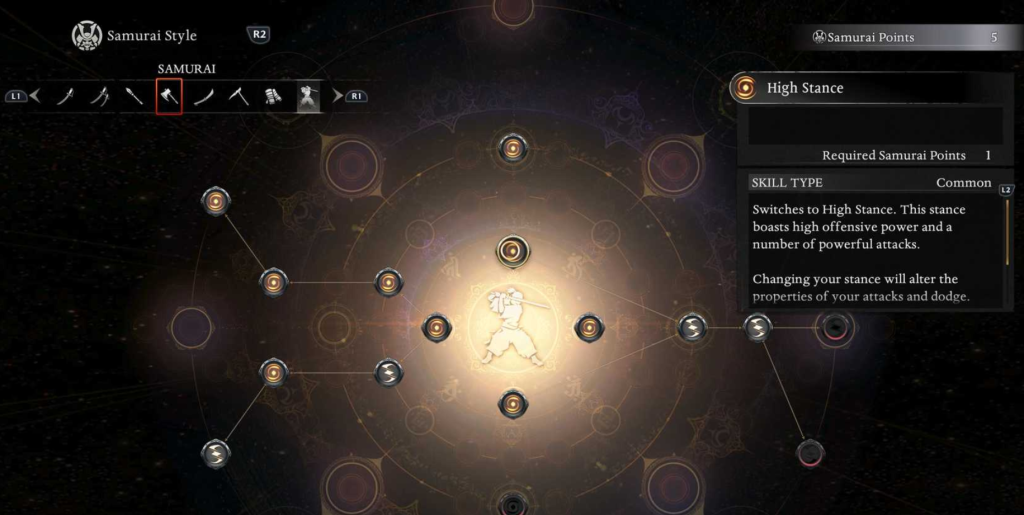Select the samurai figure tab in weapon row

click(x=308, y=97)
